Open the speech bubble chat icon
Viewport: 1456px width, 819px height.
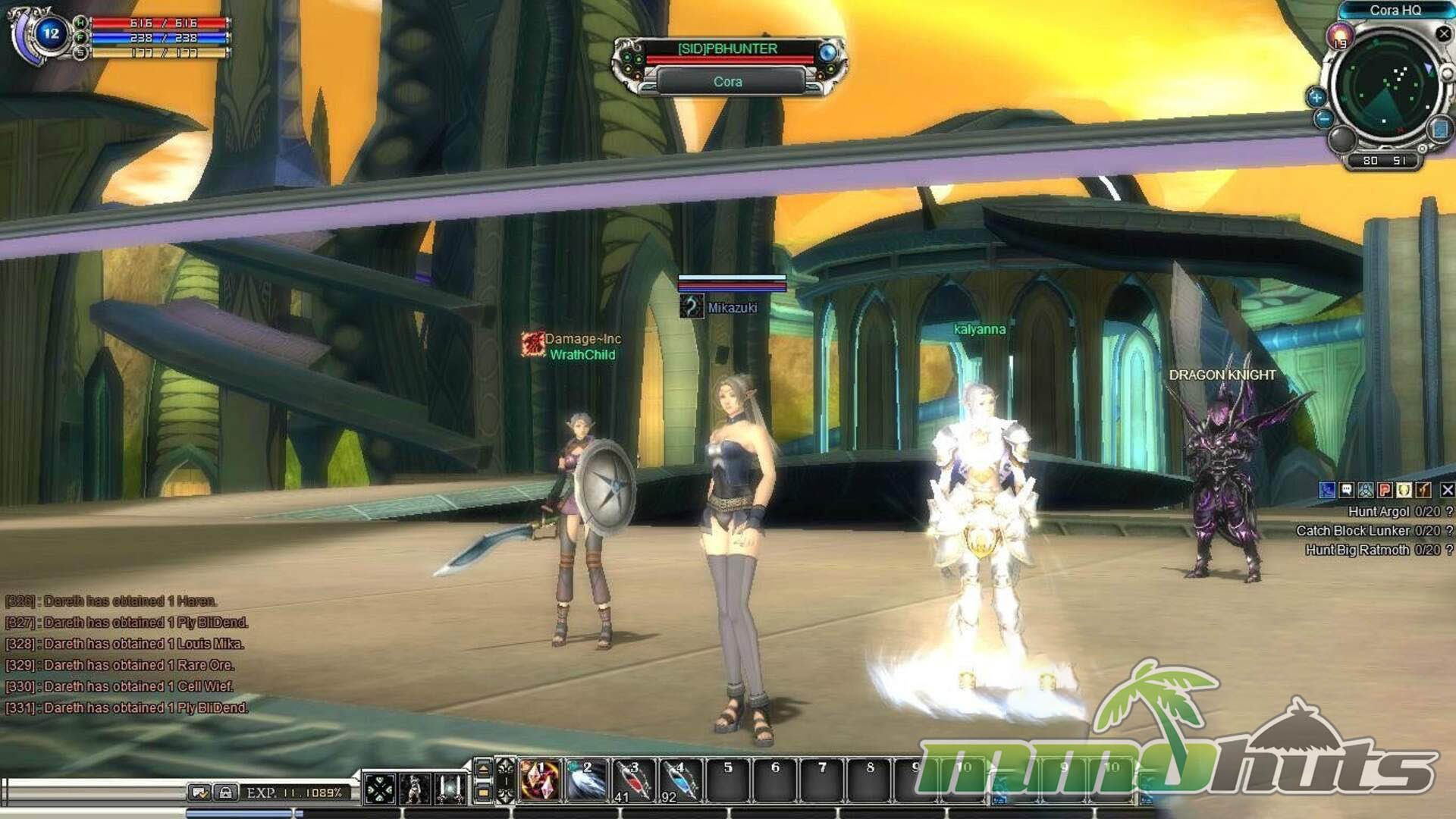click(1346, 490)
